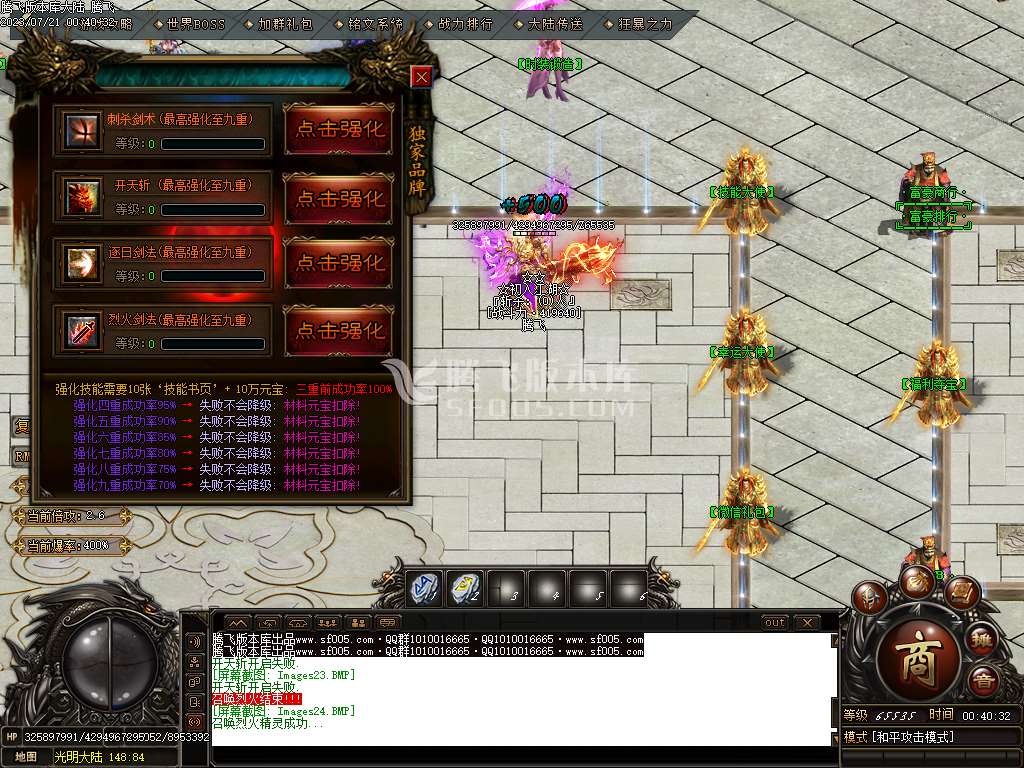1024x768 pixels.
Task: Enhance the 开天斩 skill
Action: (340, 197)
